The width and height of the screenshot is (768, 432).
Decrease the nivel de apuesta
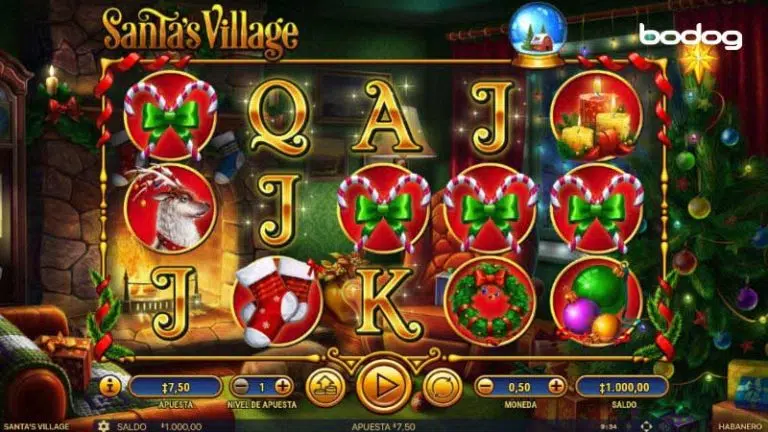[x=240, y=386]
